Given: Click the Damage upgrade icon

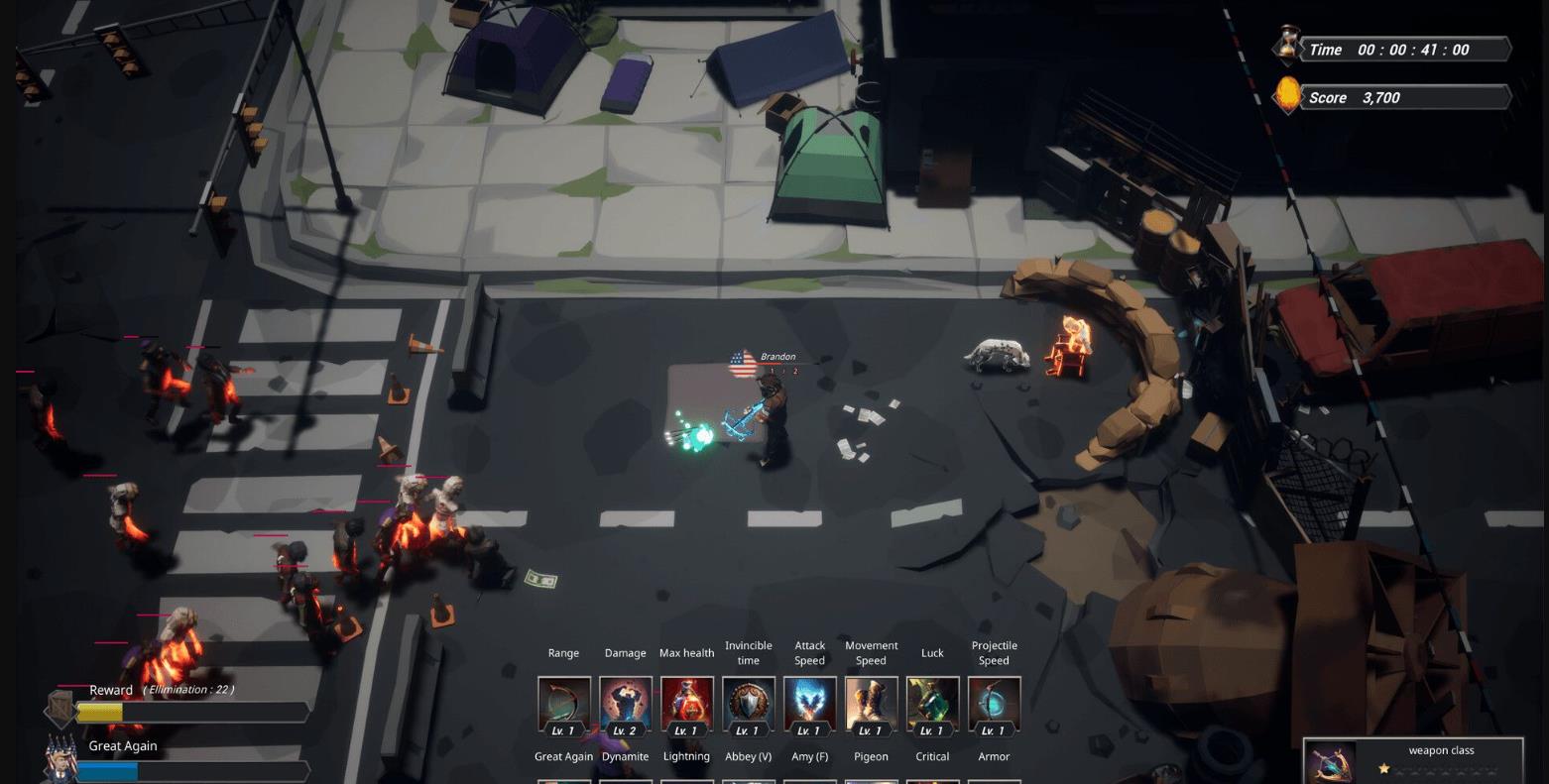Looking at the screenshot, I should pyautogui.click(x=625, y=705).
